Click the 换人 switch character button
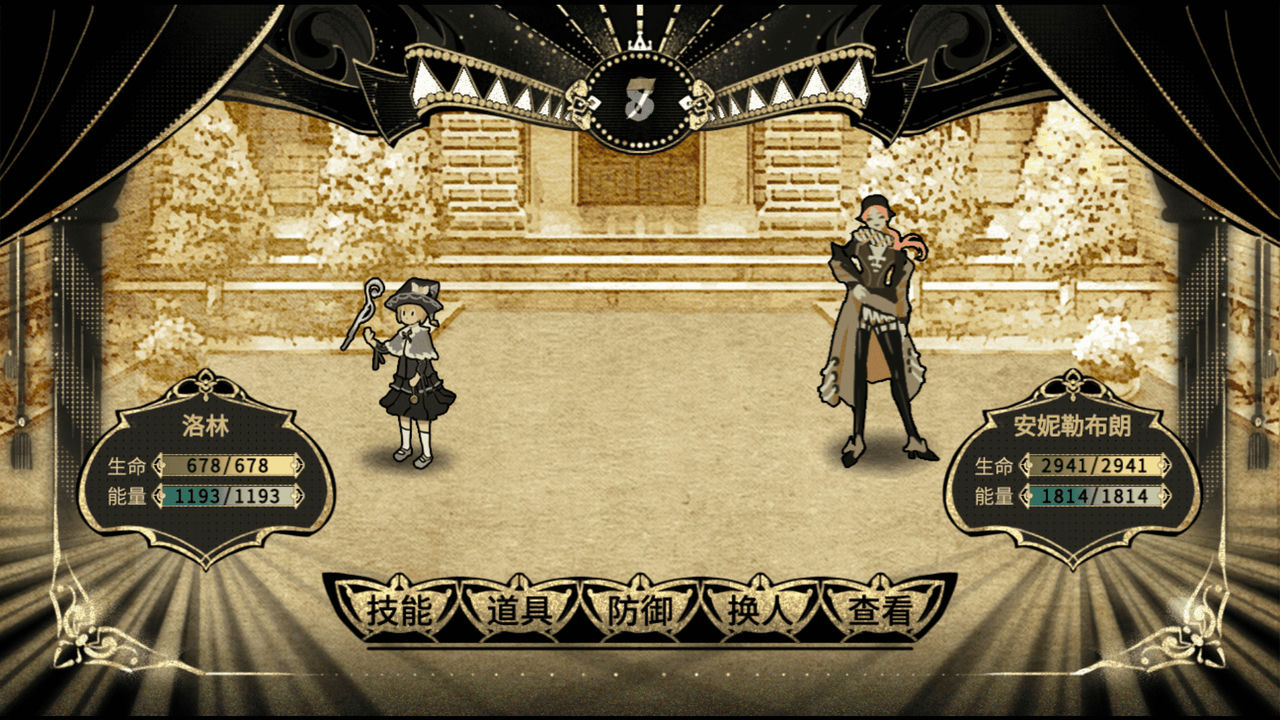This screenshot has height=720, width=1280. pos(760,610)
